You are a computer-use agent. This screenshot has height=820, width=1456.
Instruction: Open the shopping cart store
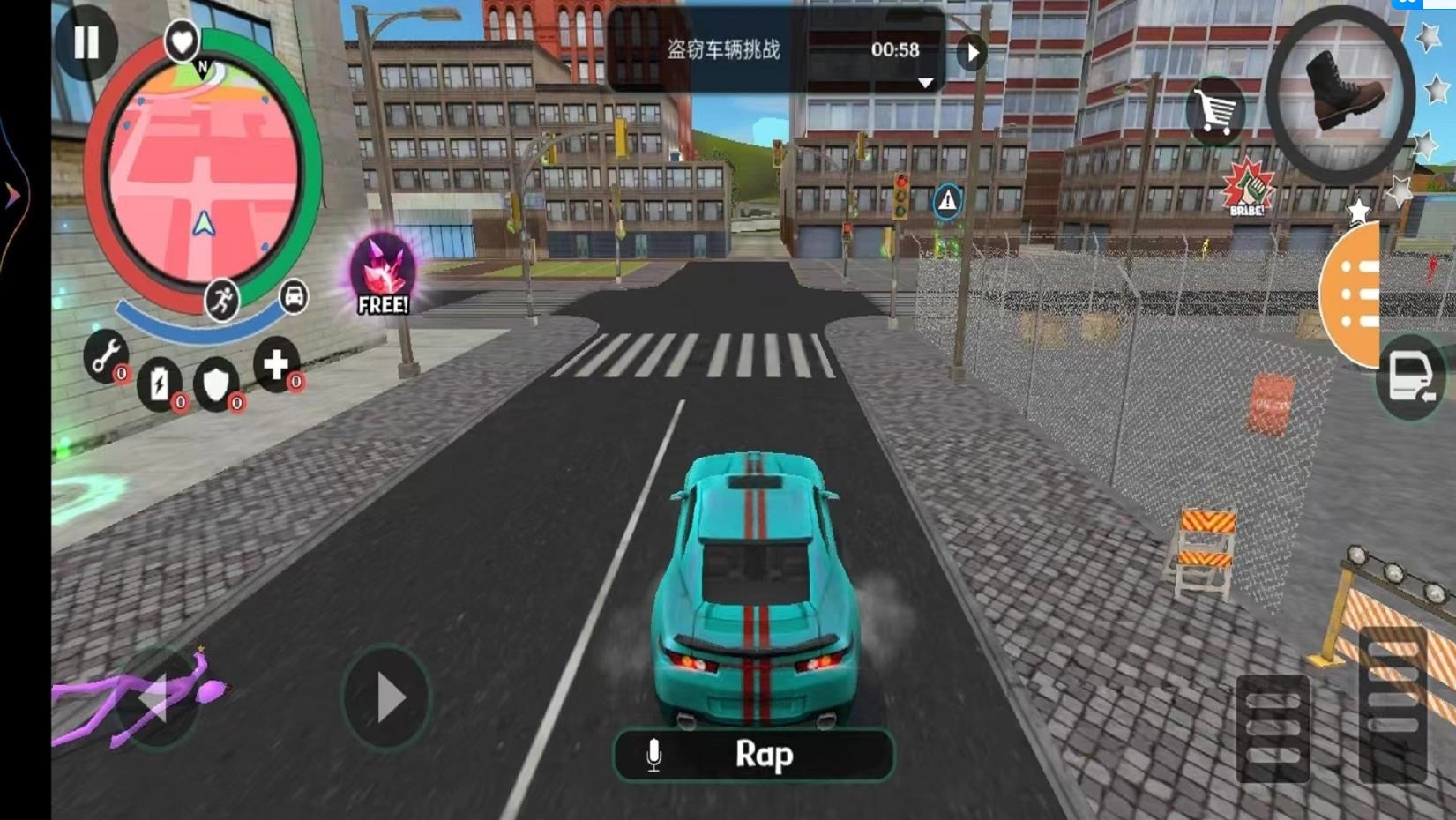coord(1216,111)
